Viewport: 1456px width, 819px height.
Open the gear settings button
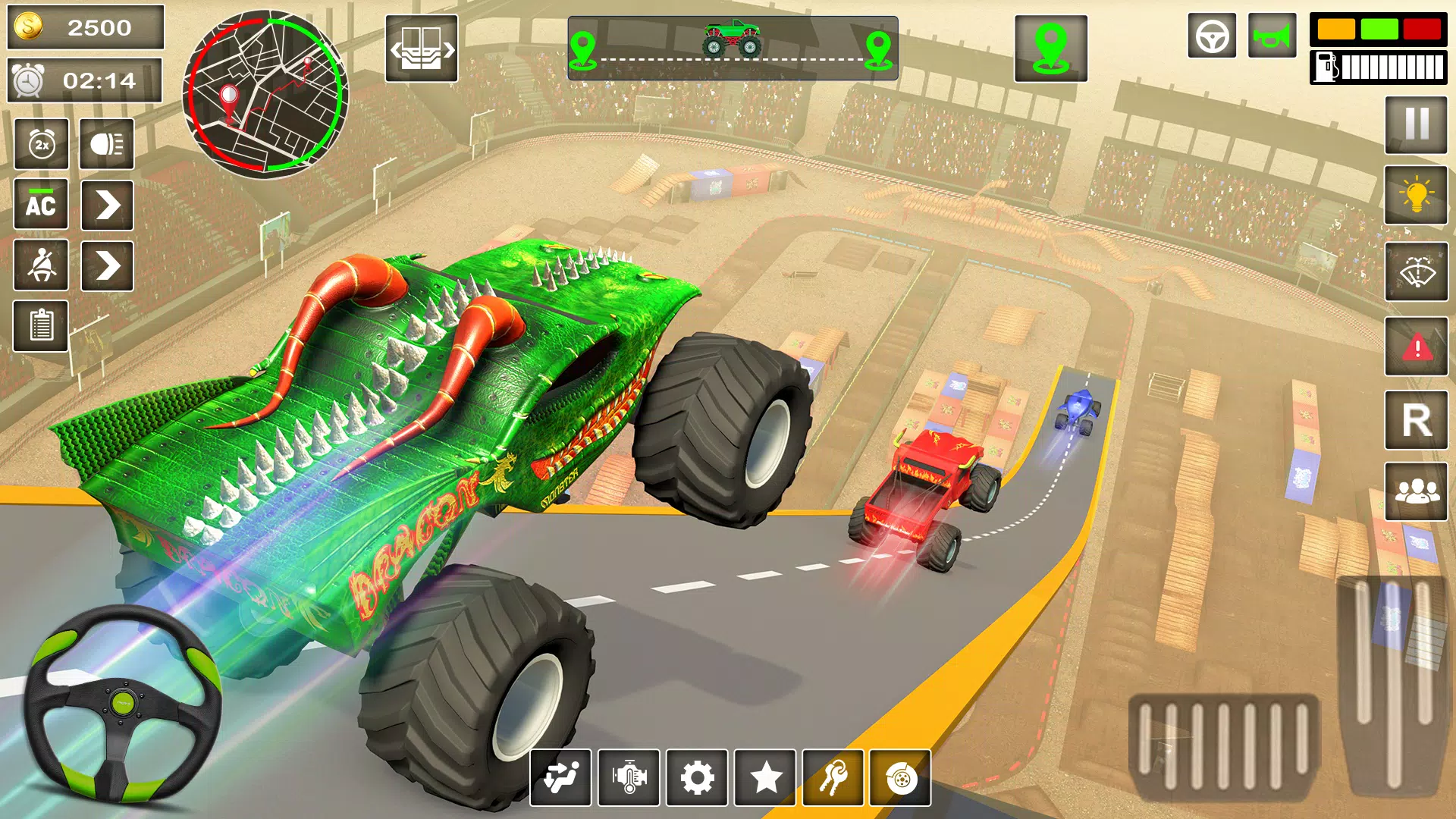(x=697, y=778)
